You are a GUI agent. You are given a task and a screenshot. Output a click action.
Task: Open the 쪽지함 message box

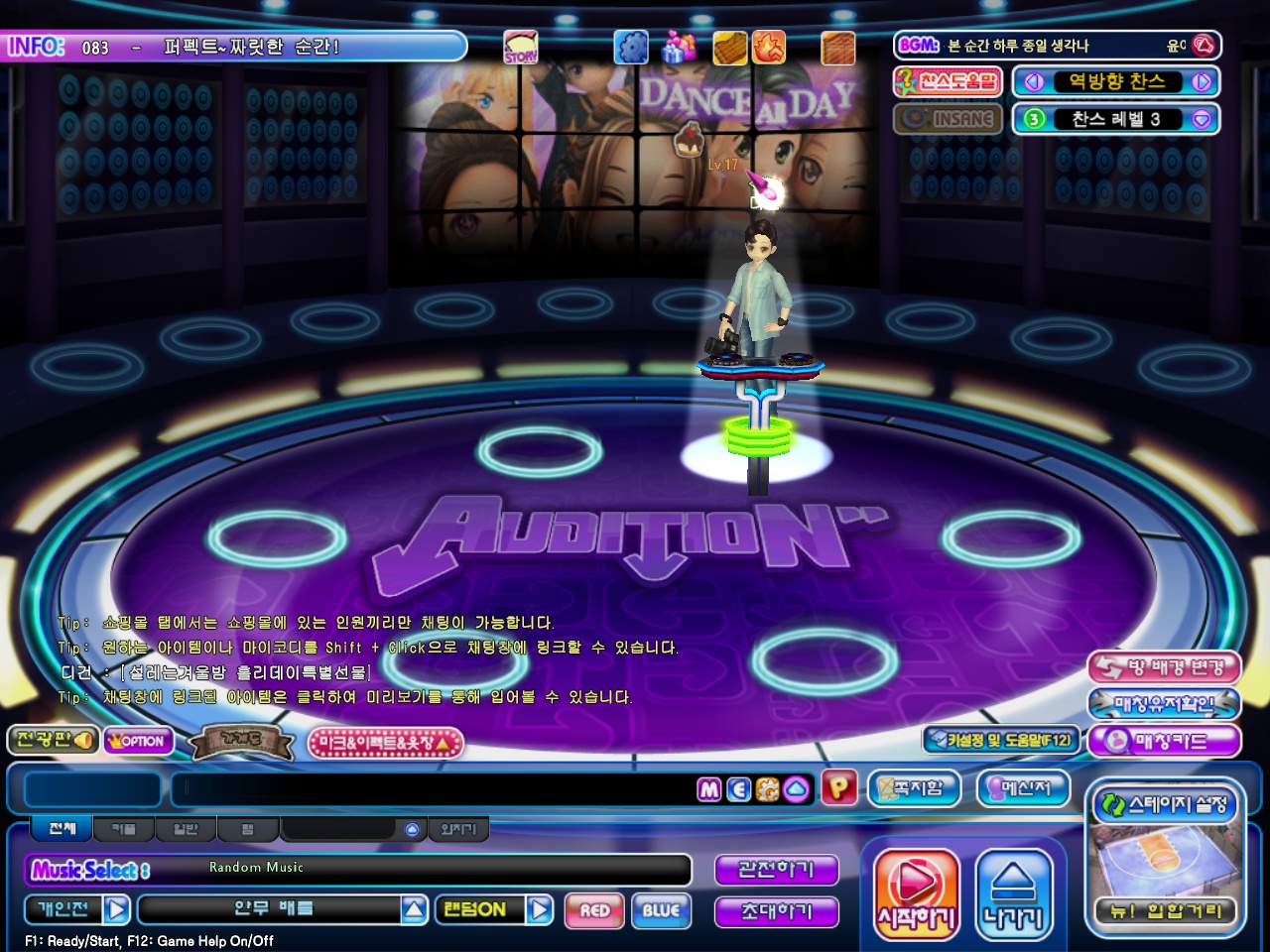pos(914,788)
